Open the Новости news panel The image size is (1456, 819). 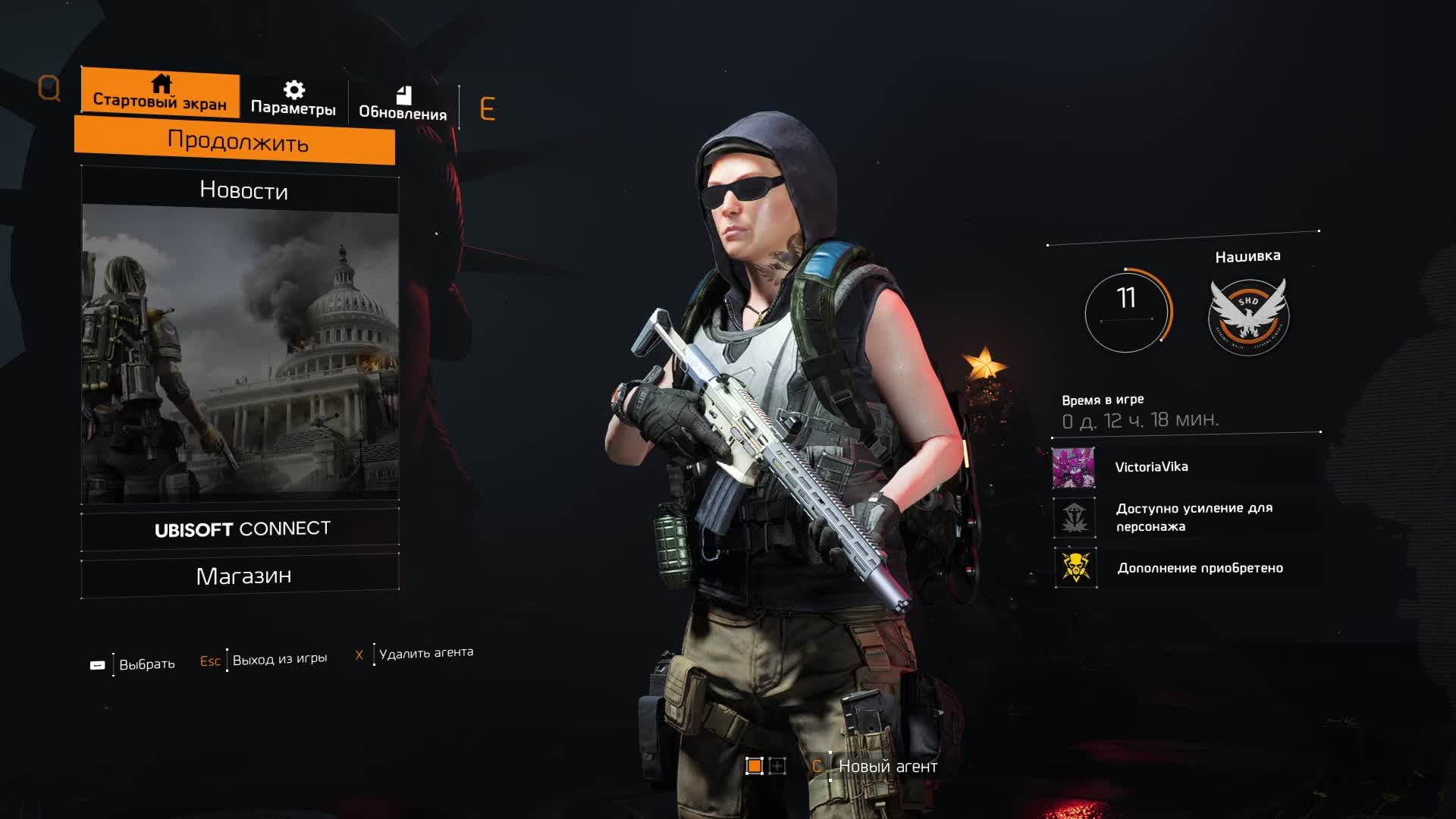tap(242, 190)
